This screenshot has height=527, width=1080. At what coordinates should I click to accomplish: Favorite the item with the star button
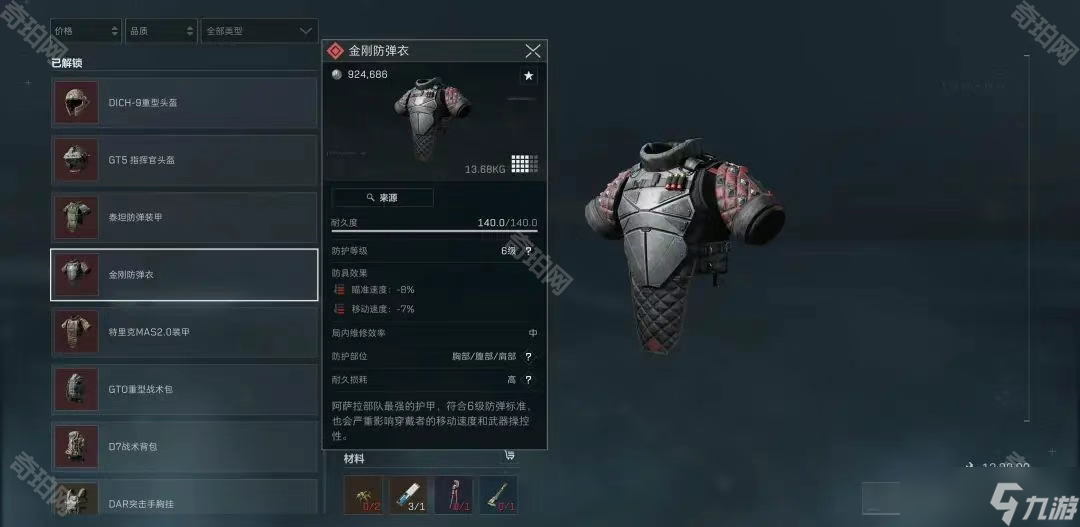[528, 76]
